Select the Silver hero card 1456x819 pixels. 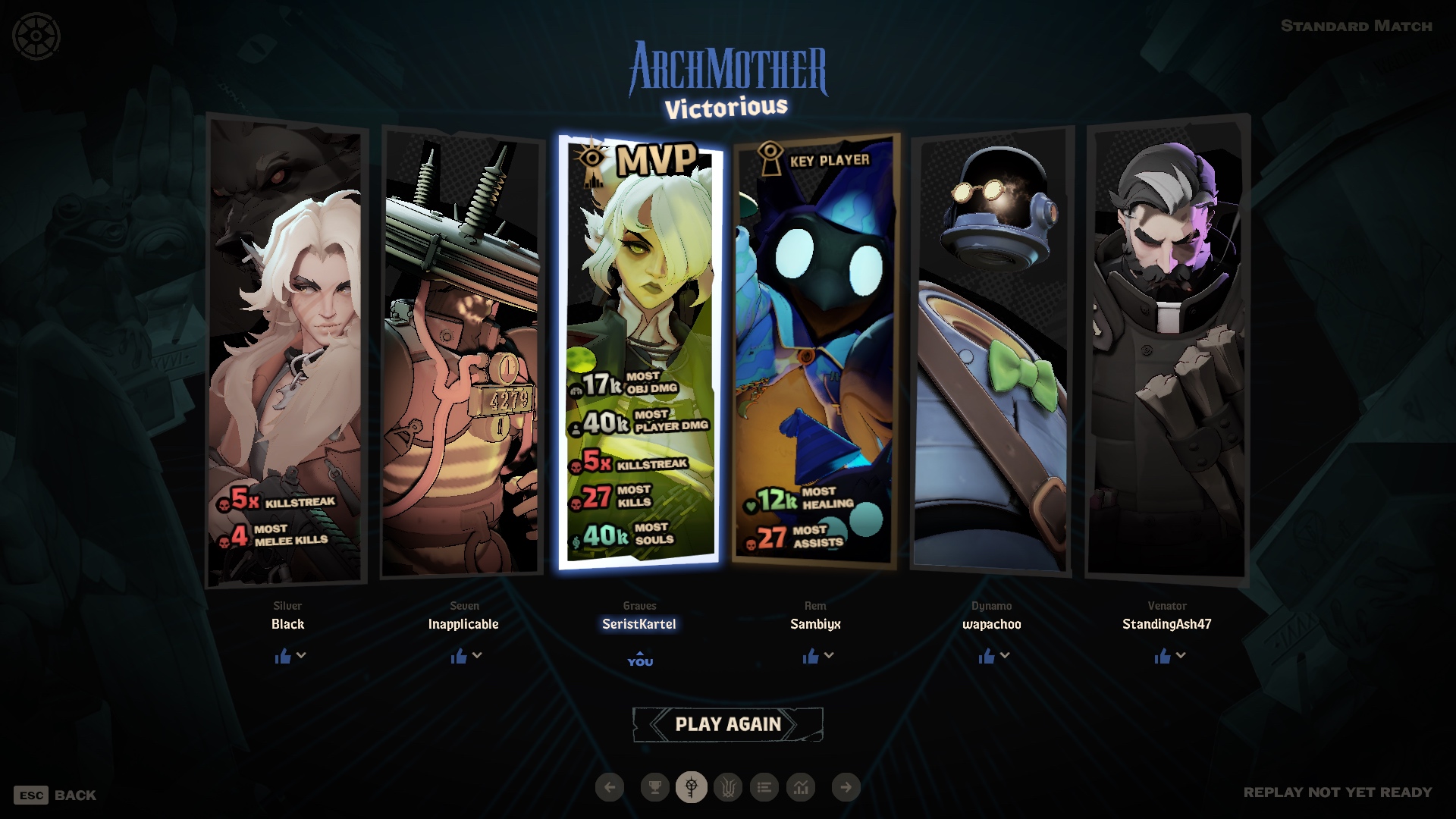pyautogui.click(x=287, y=349)
